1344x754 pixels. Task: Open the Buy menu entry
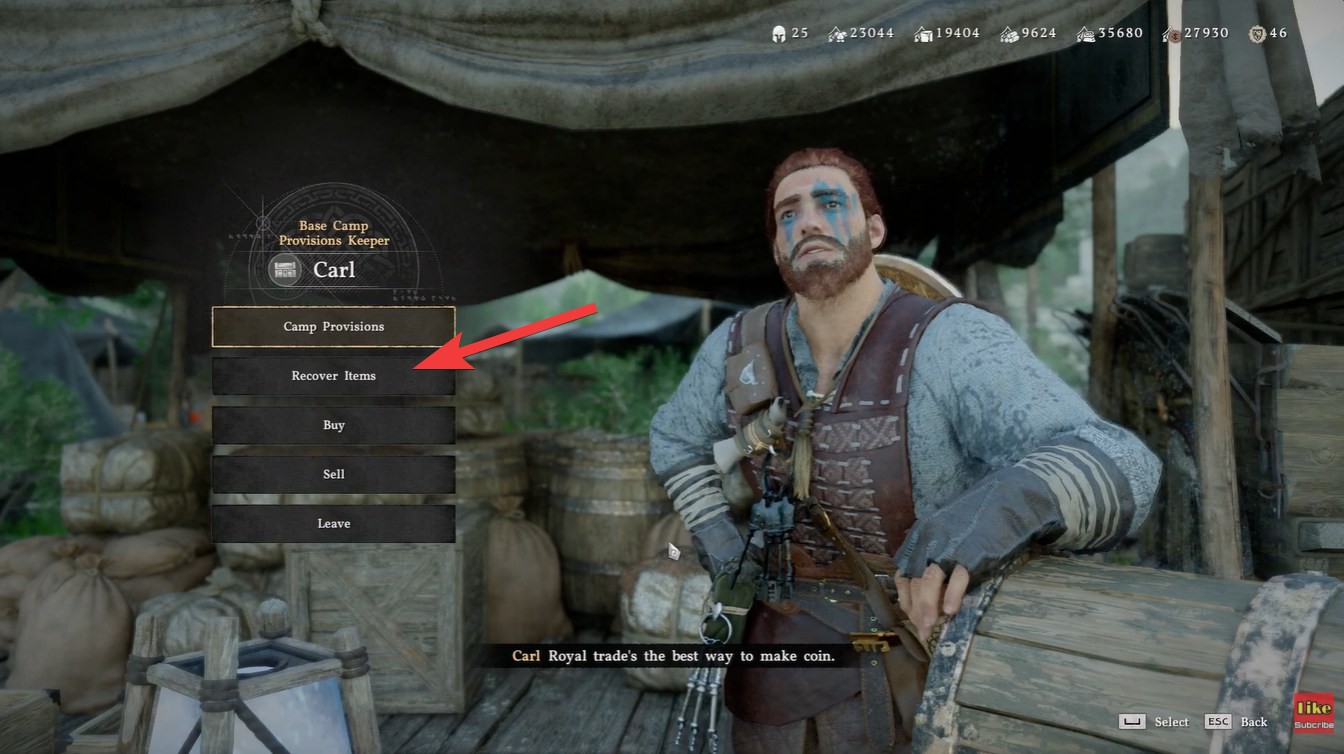click(x=333, y=425)
